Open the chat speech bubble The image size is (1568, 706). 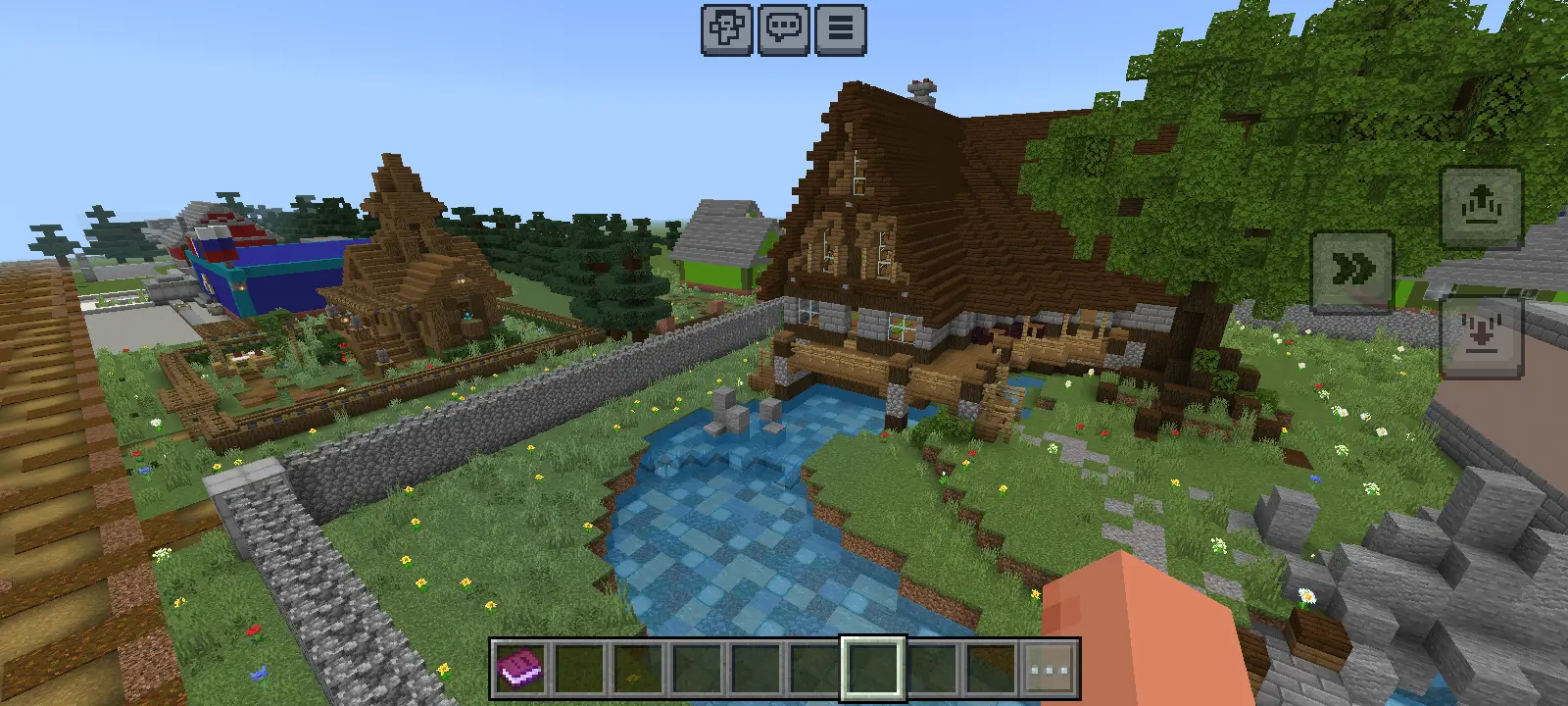coord(784,29)
